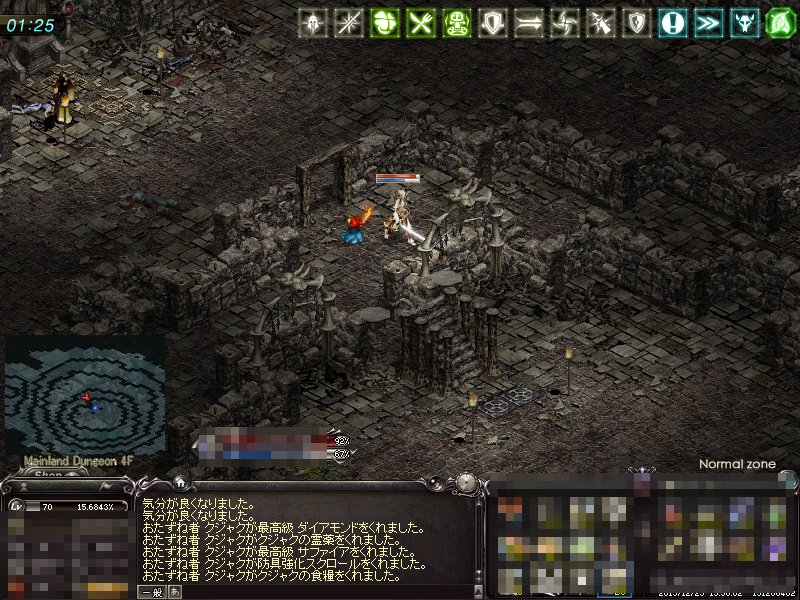Switch to the 一般 chat channel tab
The height and width of the screenshot is (600, 800).
point(152,591)
